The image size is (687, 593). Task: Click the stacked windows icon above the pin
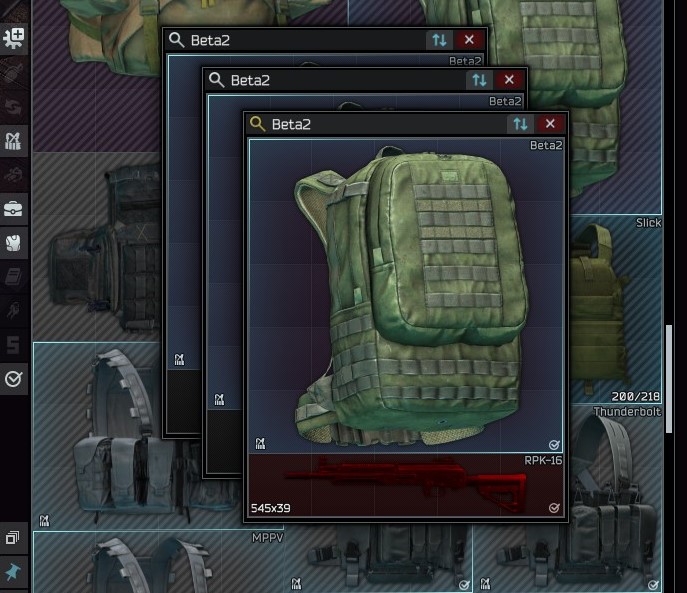pos(14,538)
